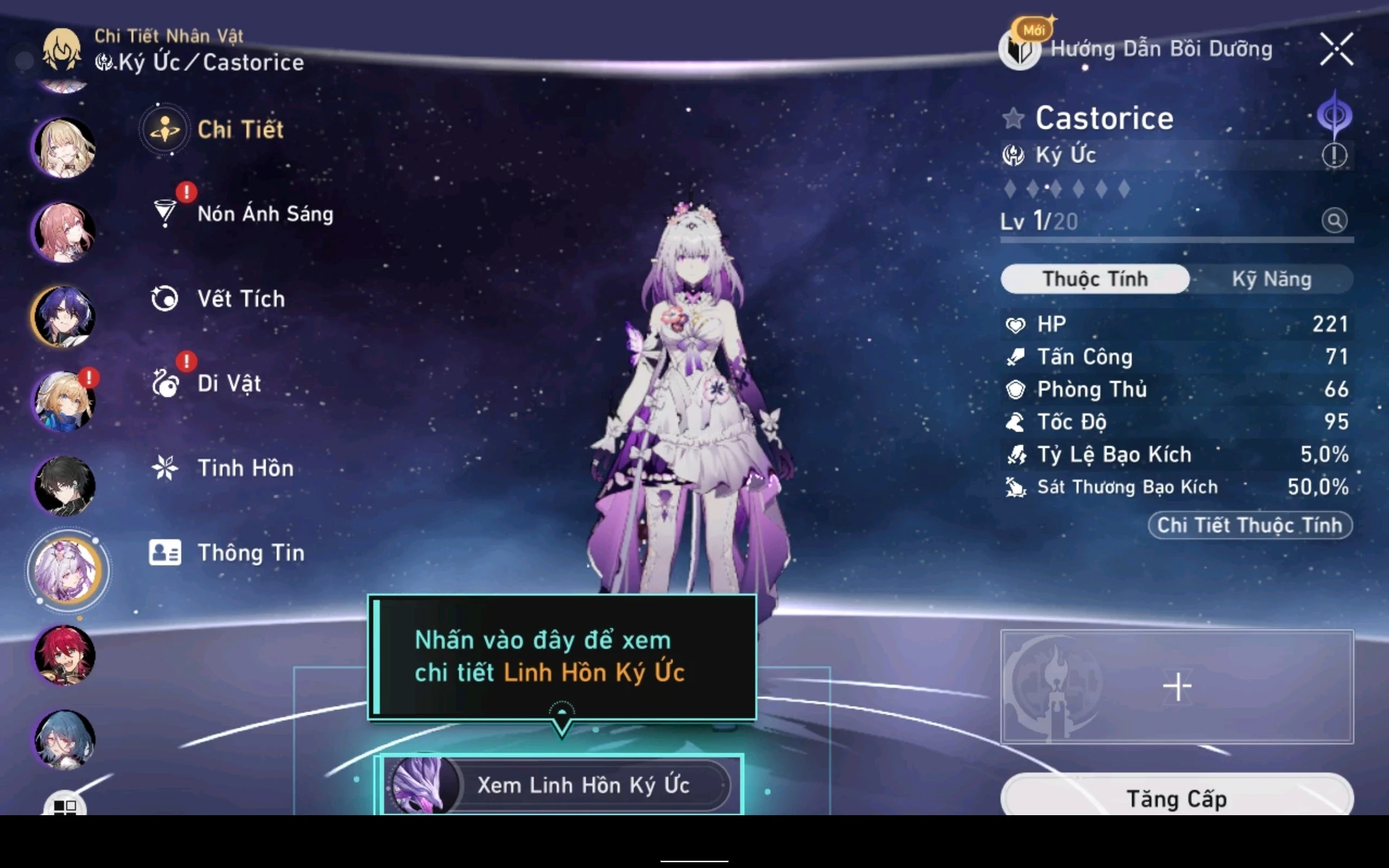Open the empty Memosprite plus slot

1178,685
